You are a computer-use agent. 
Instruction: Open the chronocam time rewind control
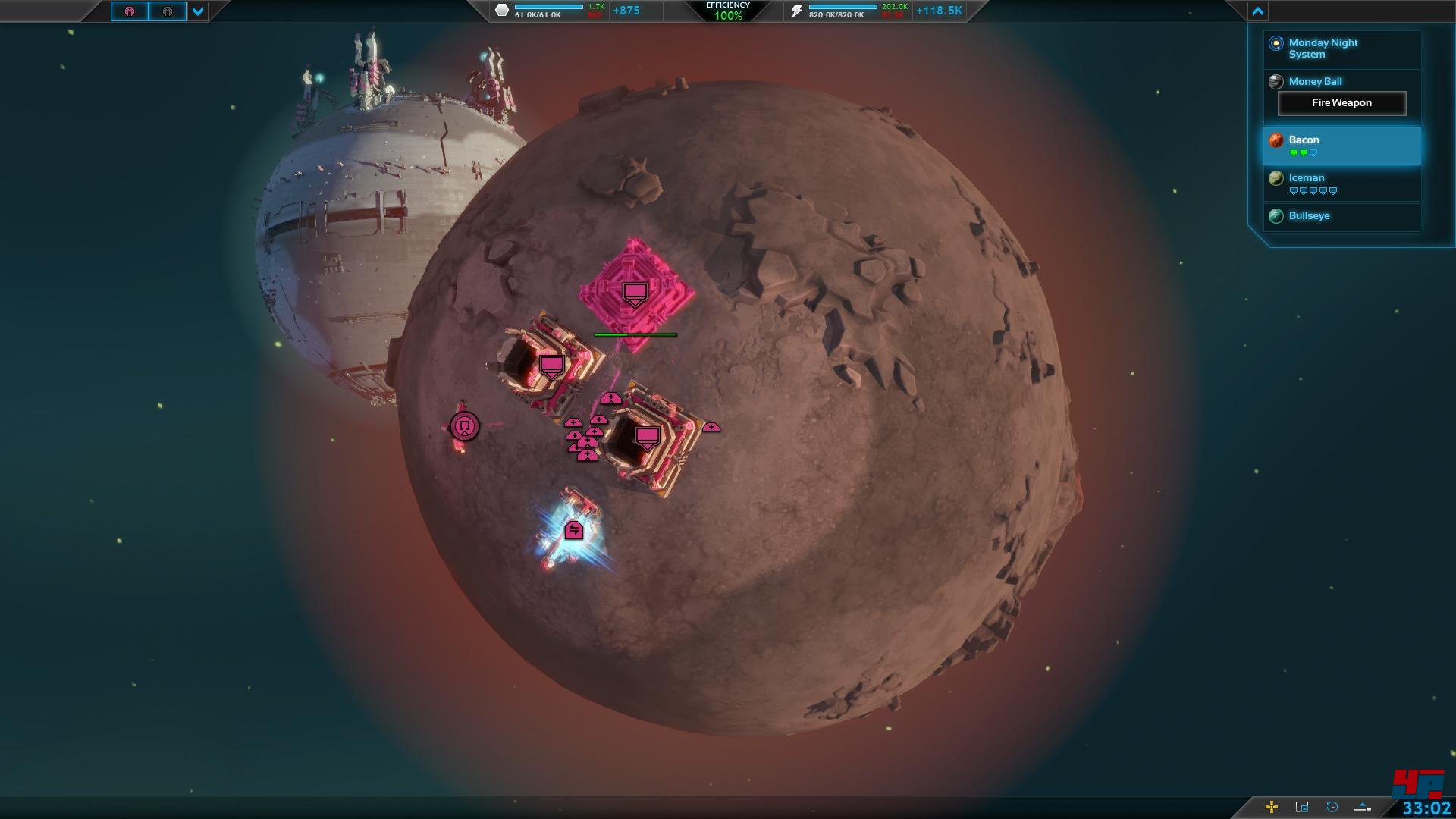1332,807
